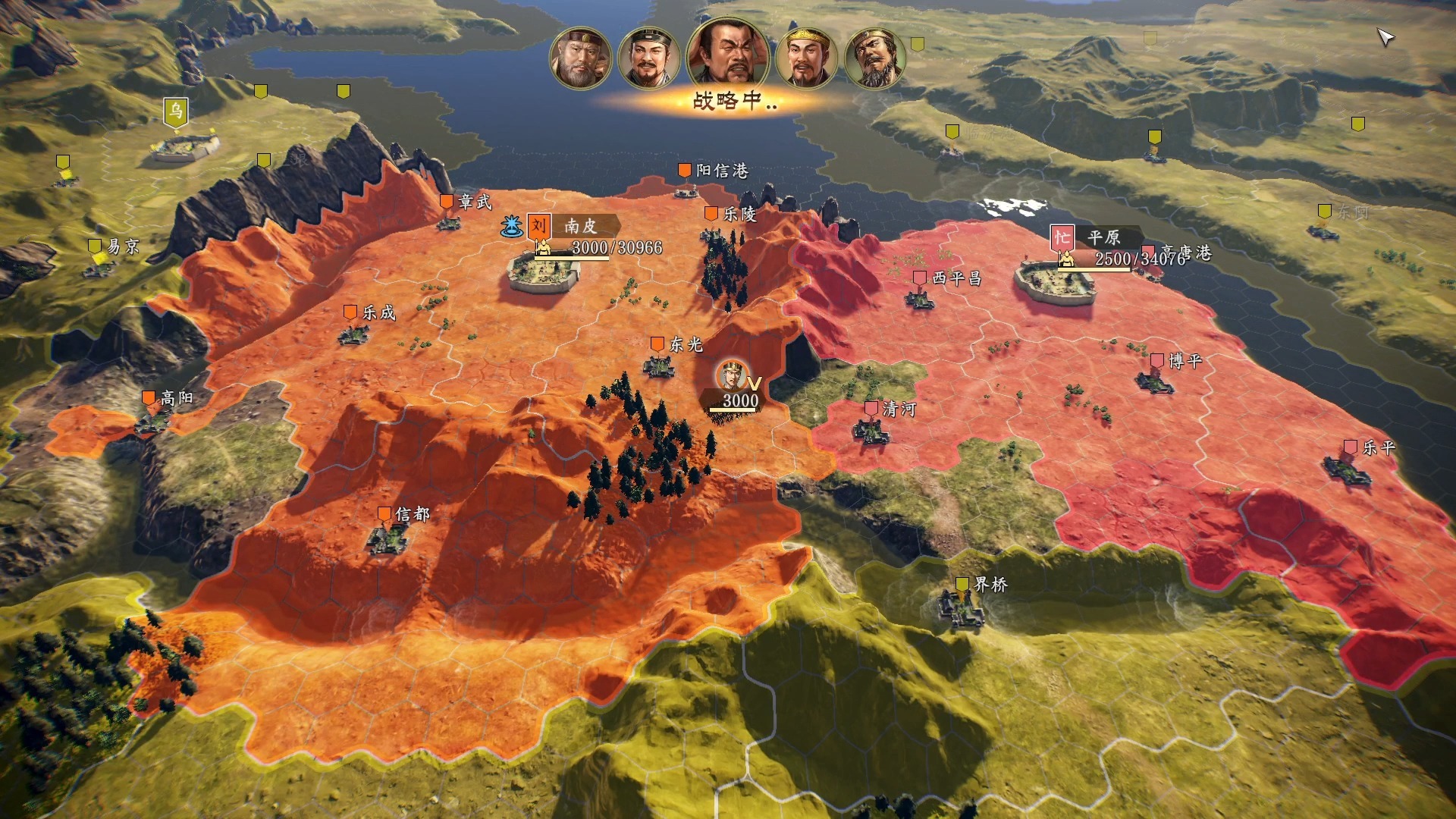Click the 乐平 location marker

[x=1351, y=447]
